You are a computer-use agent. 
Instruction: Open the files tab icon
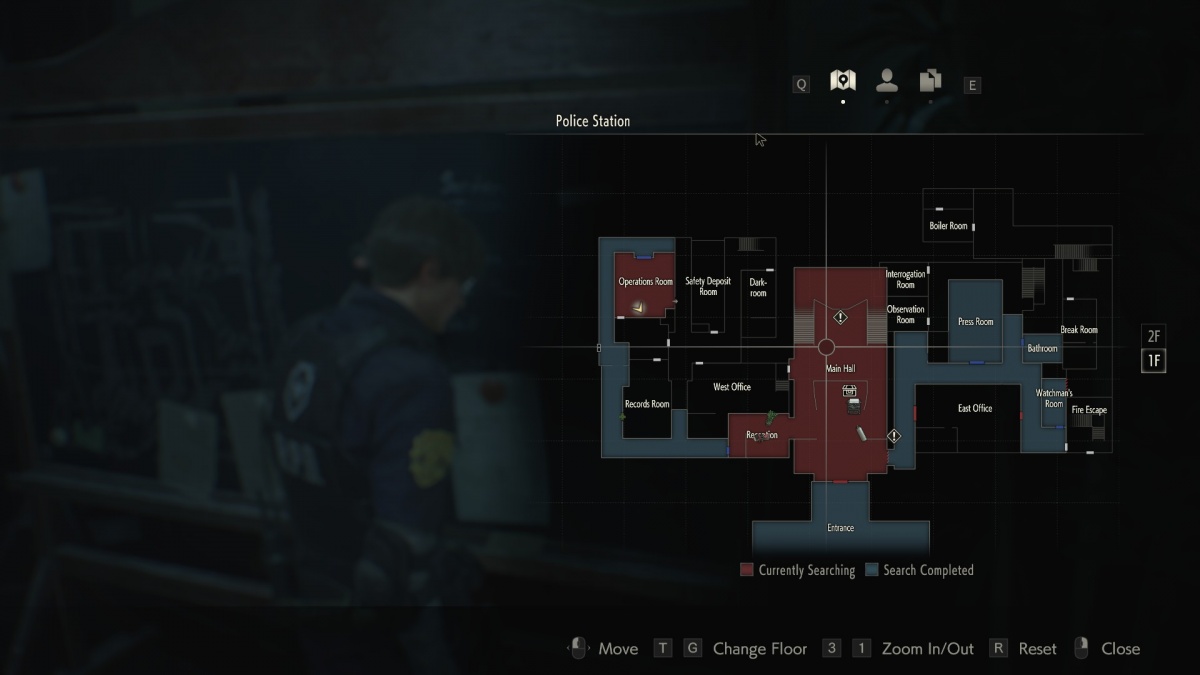tap(930, 81)
